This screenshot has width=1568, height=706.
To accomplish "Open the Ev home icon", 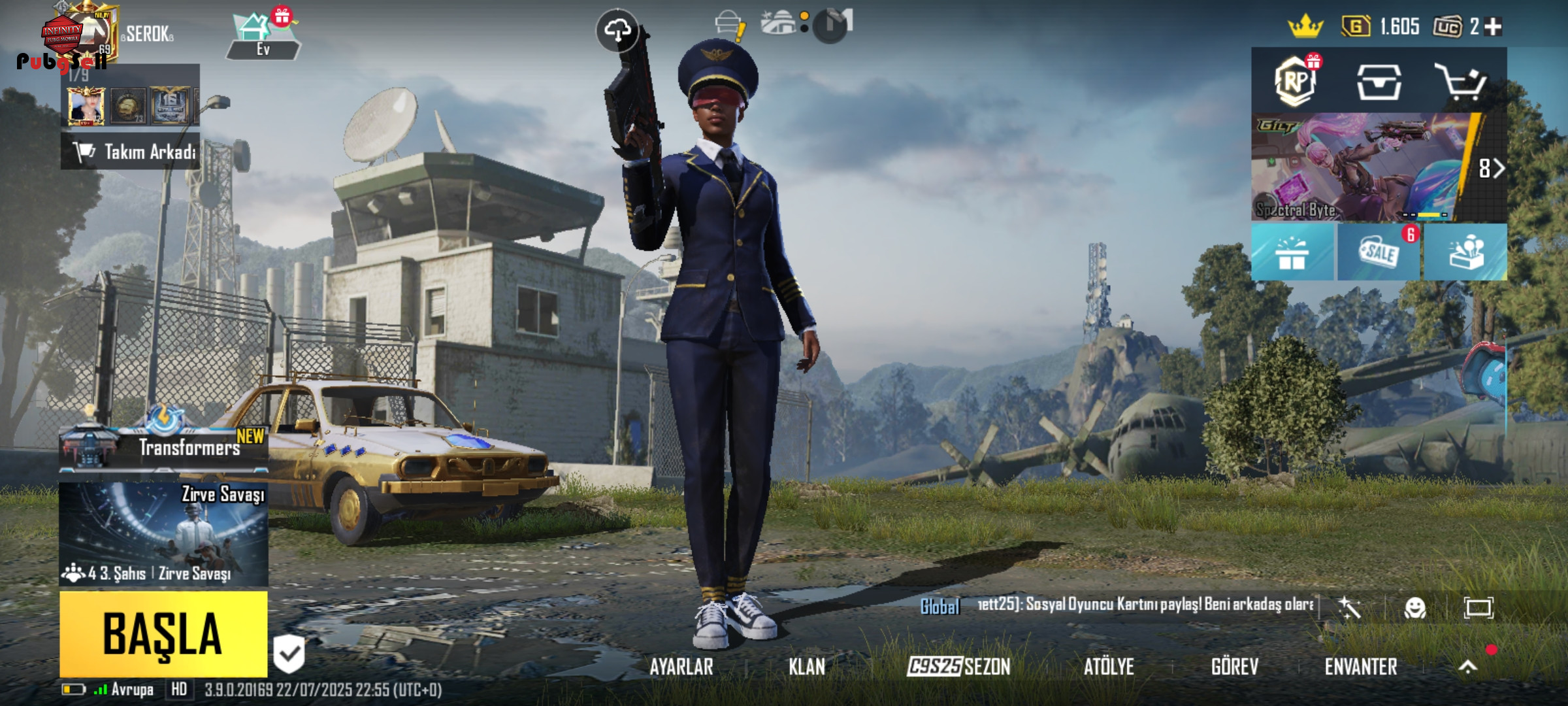I will pyautogui.click(x=263, y=37).
